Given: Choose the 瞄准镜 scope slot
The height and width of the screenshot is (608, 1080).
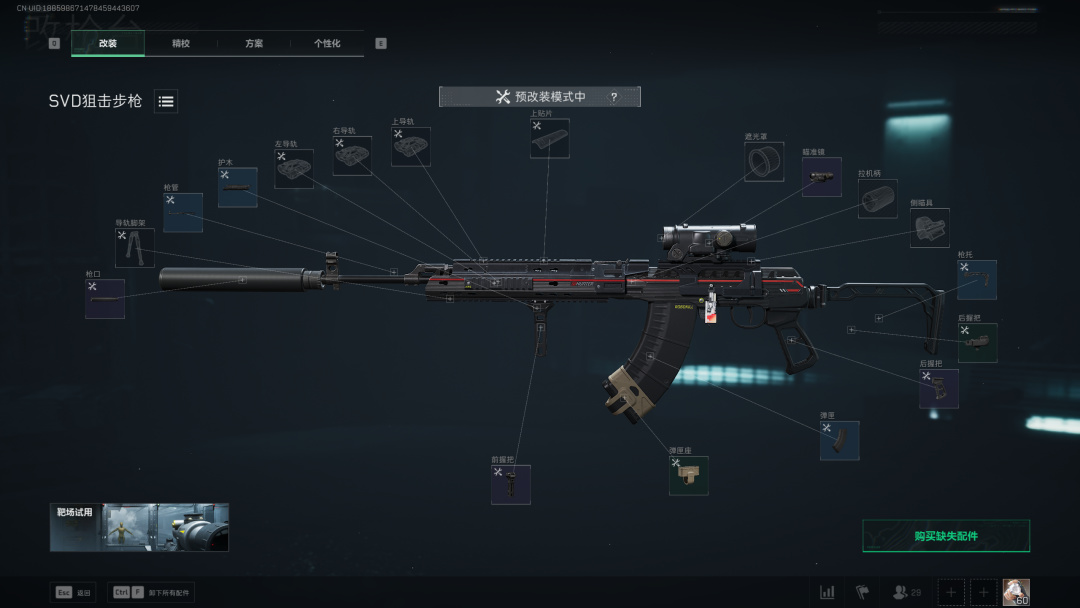Looking at the screenshot, I should [x=821, y=177].
